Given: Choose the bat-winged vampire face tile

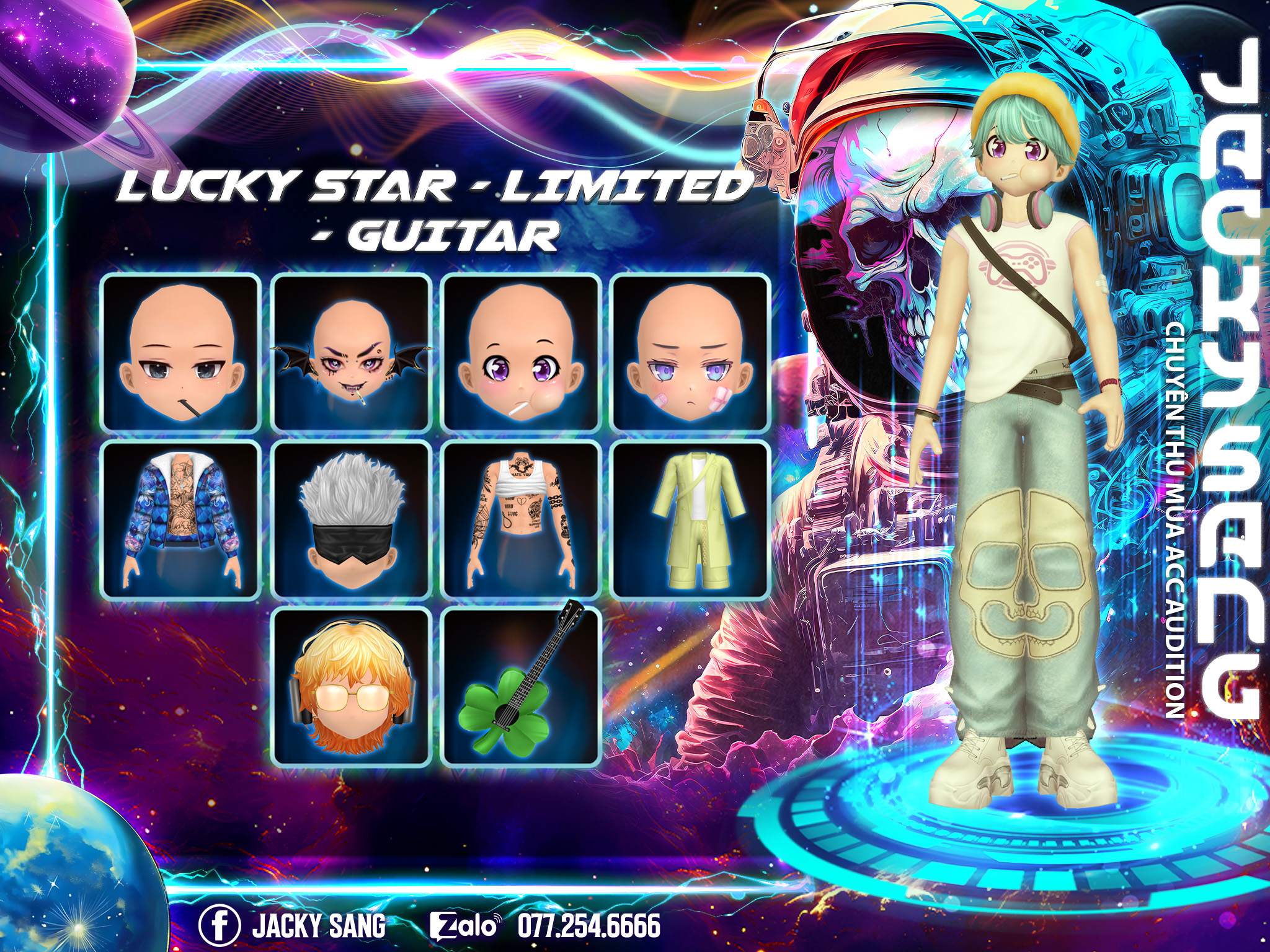Looking at the screenshot, I should [351, 353].
